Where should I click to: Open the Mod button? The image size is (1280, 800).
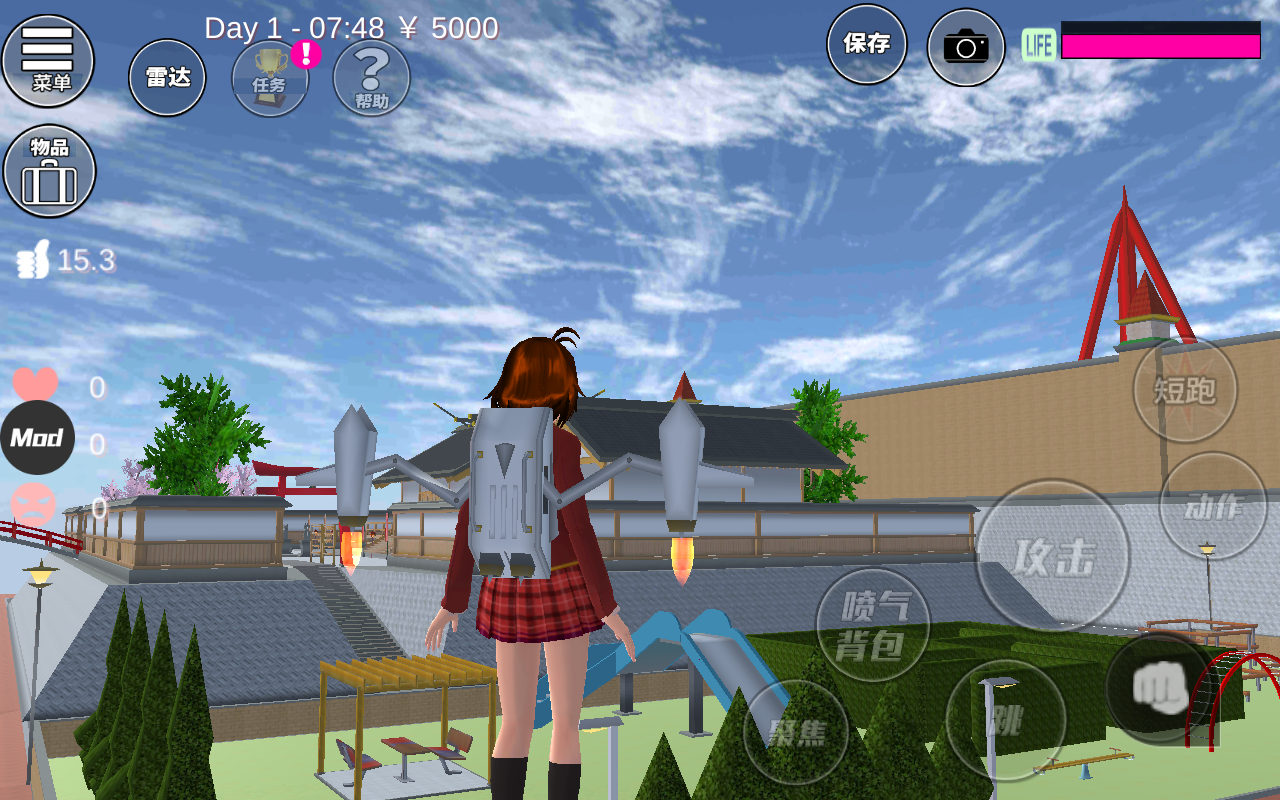pos(37,438)
